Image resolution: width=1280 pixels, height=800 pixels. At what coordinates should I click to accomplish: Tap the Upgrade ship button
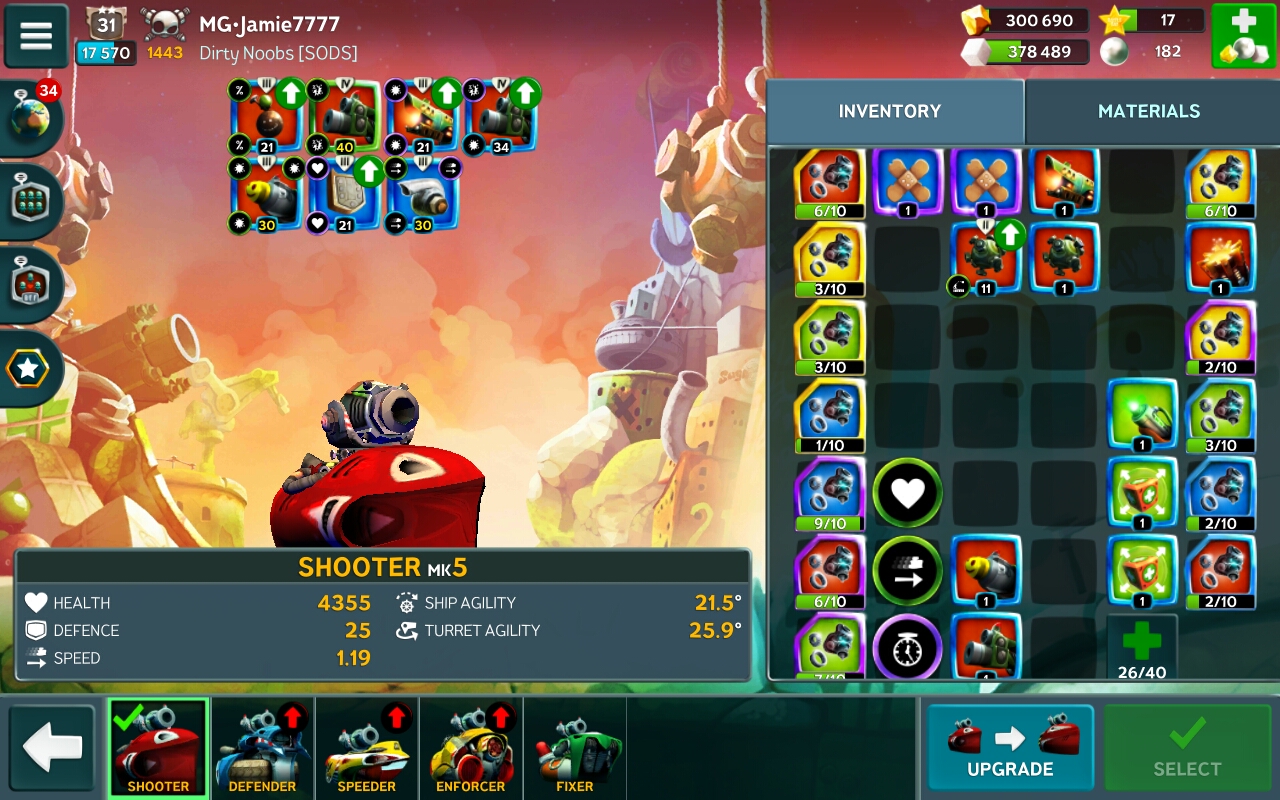click(1010, 747)
